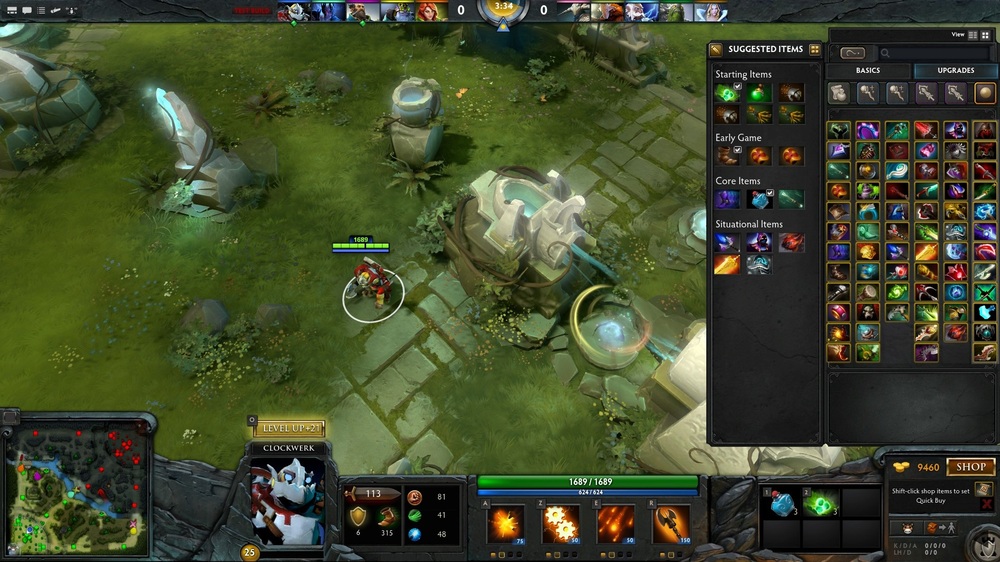Open the chat speech bubble icon
Viewport: 1000px width, 562px height.
[x=26, y=10]
